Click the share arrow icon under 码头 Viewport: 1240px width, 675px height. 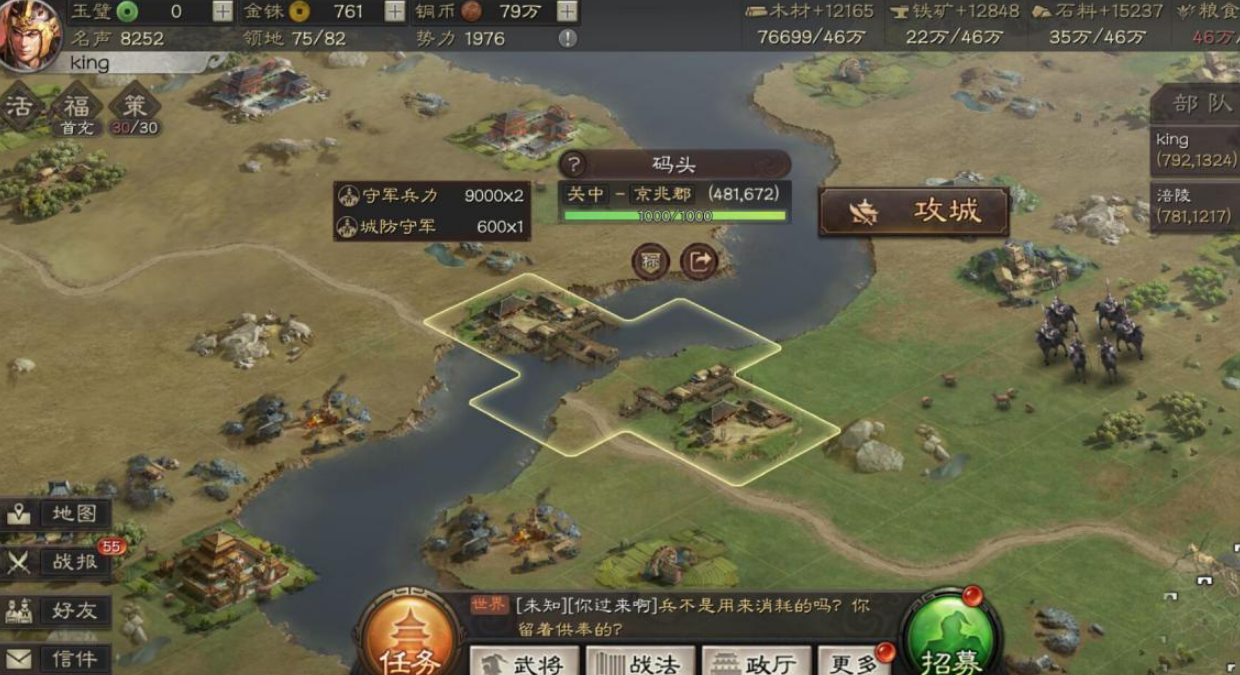(x=699, y=262)
